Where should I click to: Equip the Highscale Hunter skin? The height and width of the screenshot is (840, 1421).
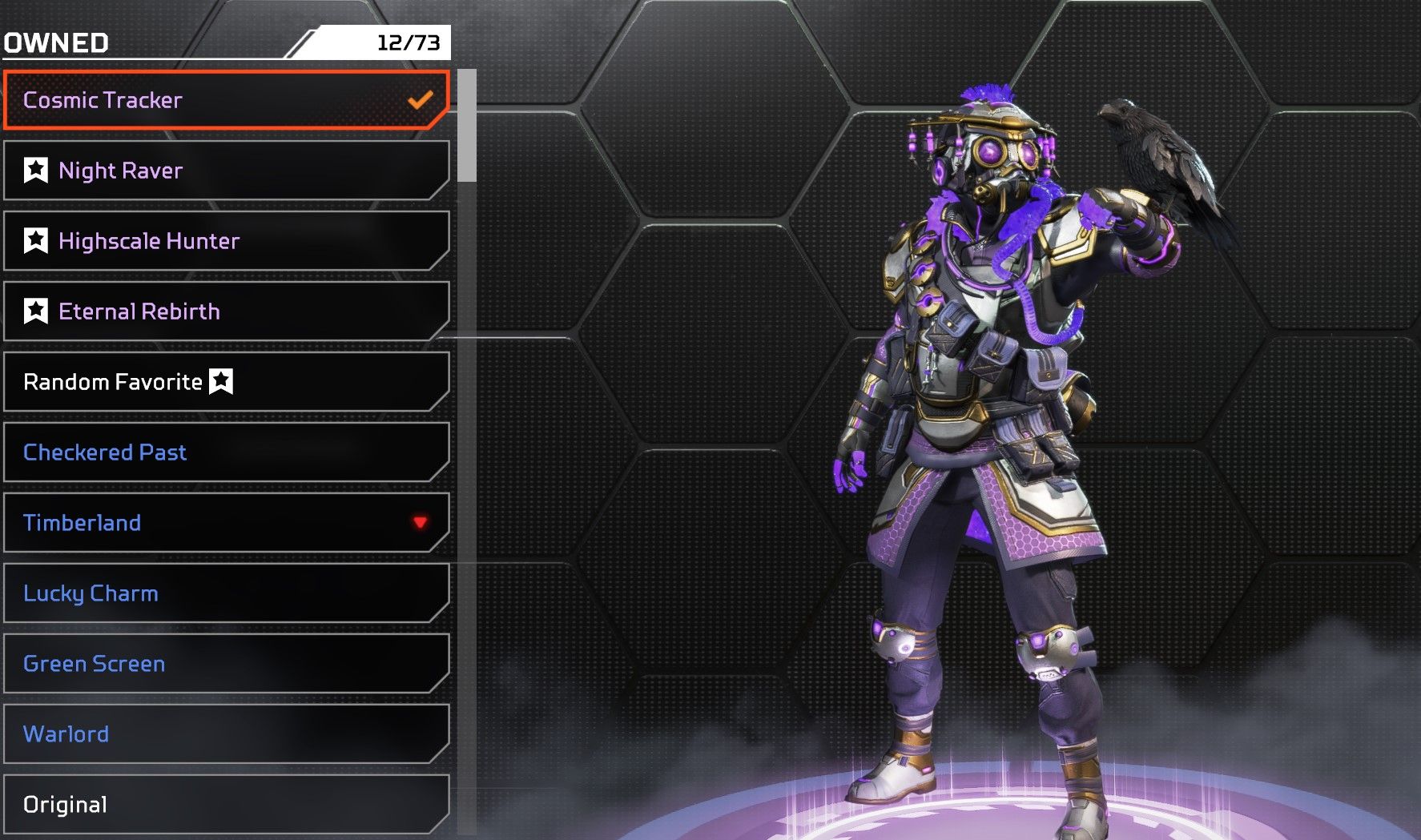pyautogui.click(x=226, y=241)
